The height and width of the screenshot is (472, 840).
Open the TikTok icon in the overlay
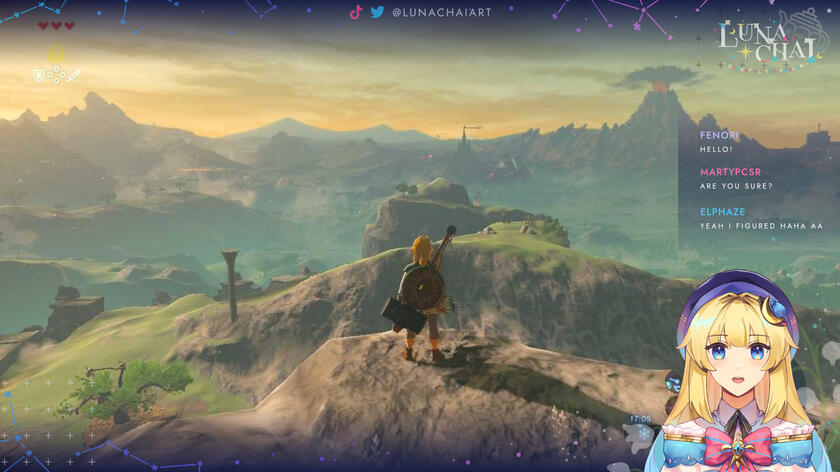(356, 12)
